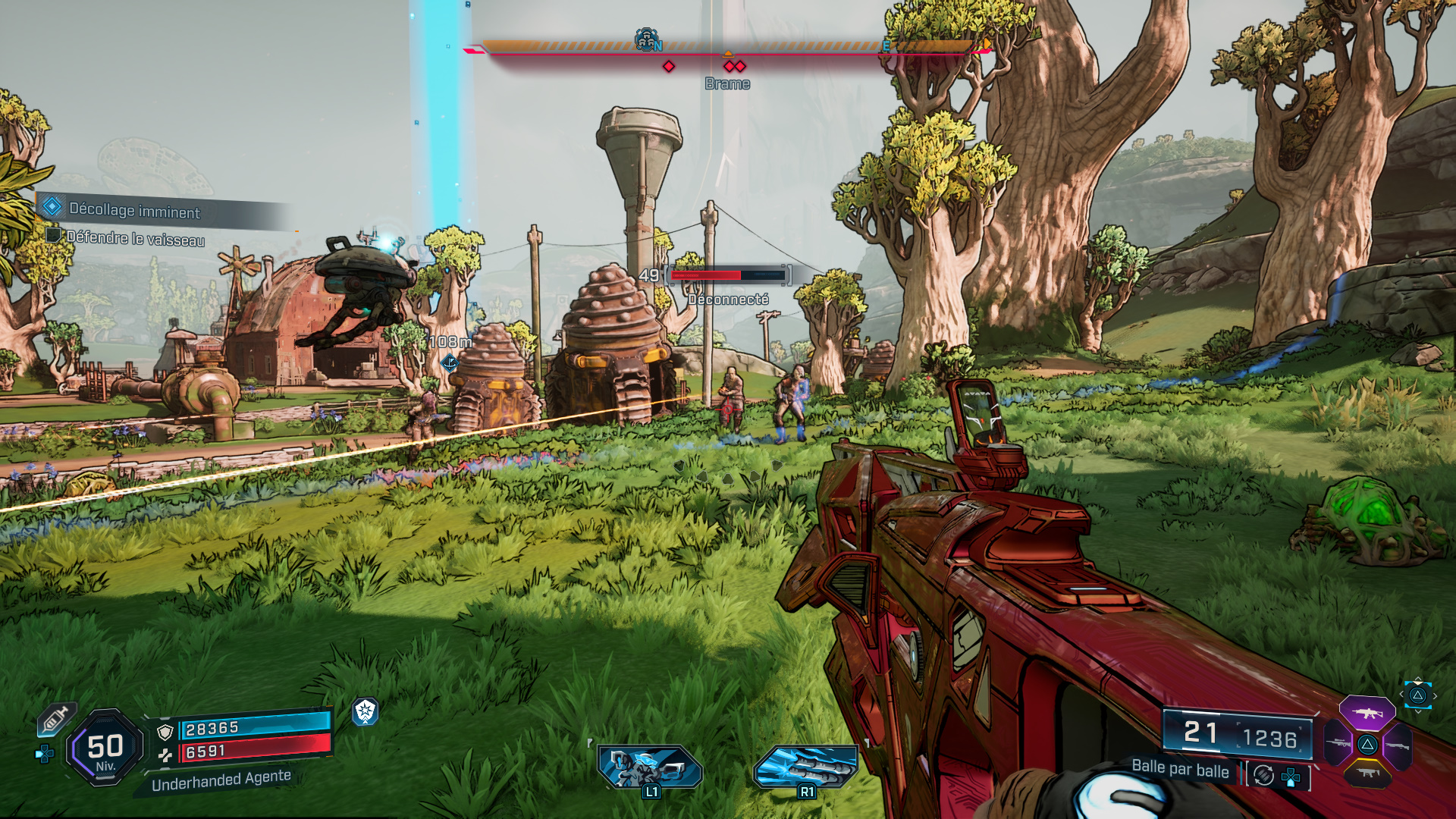Viewport: 1456px width, 819px height.
Task: Select the shotgun slot on the weapon wheel
Action: (x=1398, y=745)
